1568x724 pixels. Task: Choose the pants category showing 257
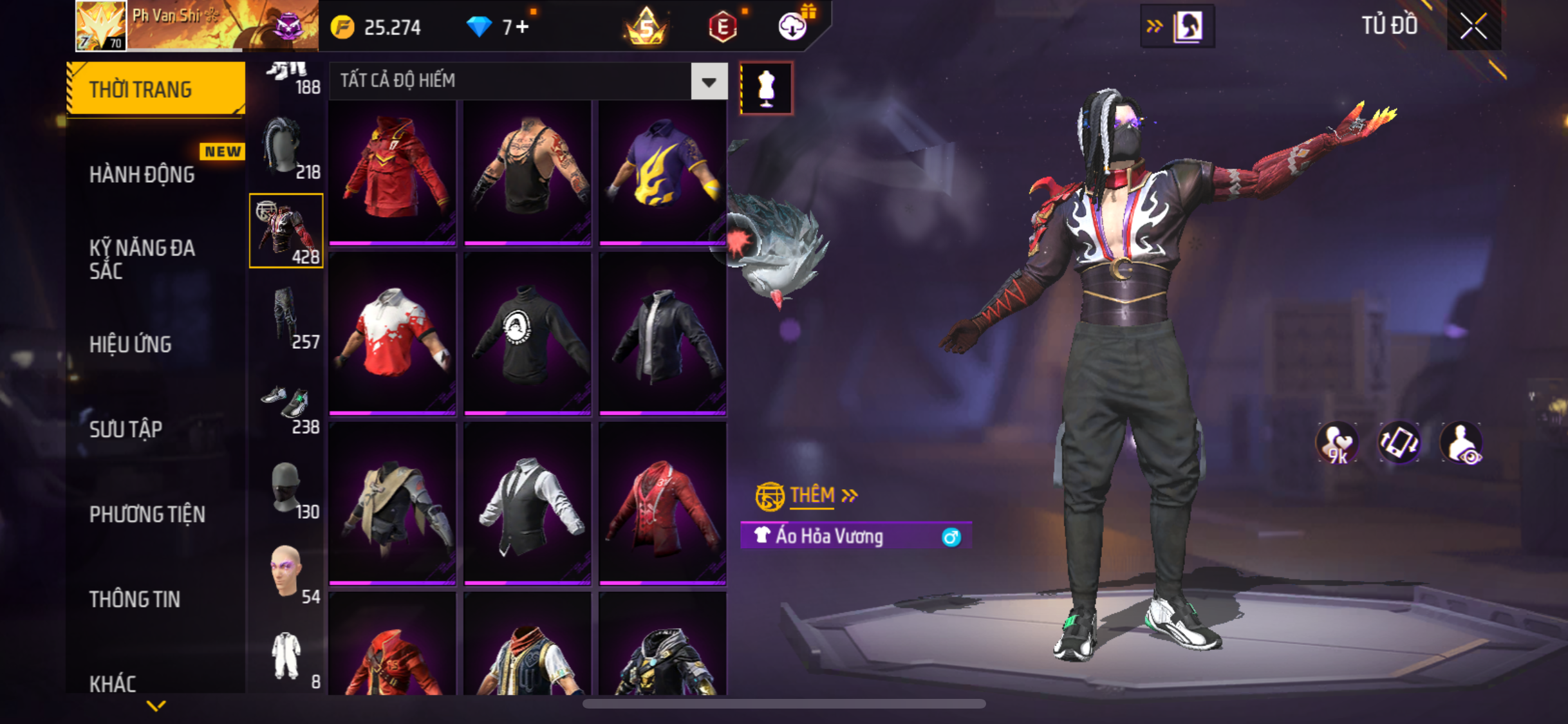pos(286,318)
